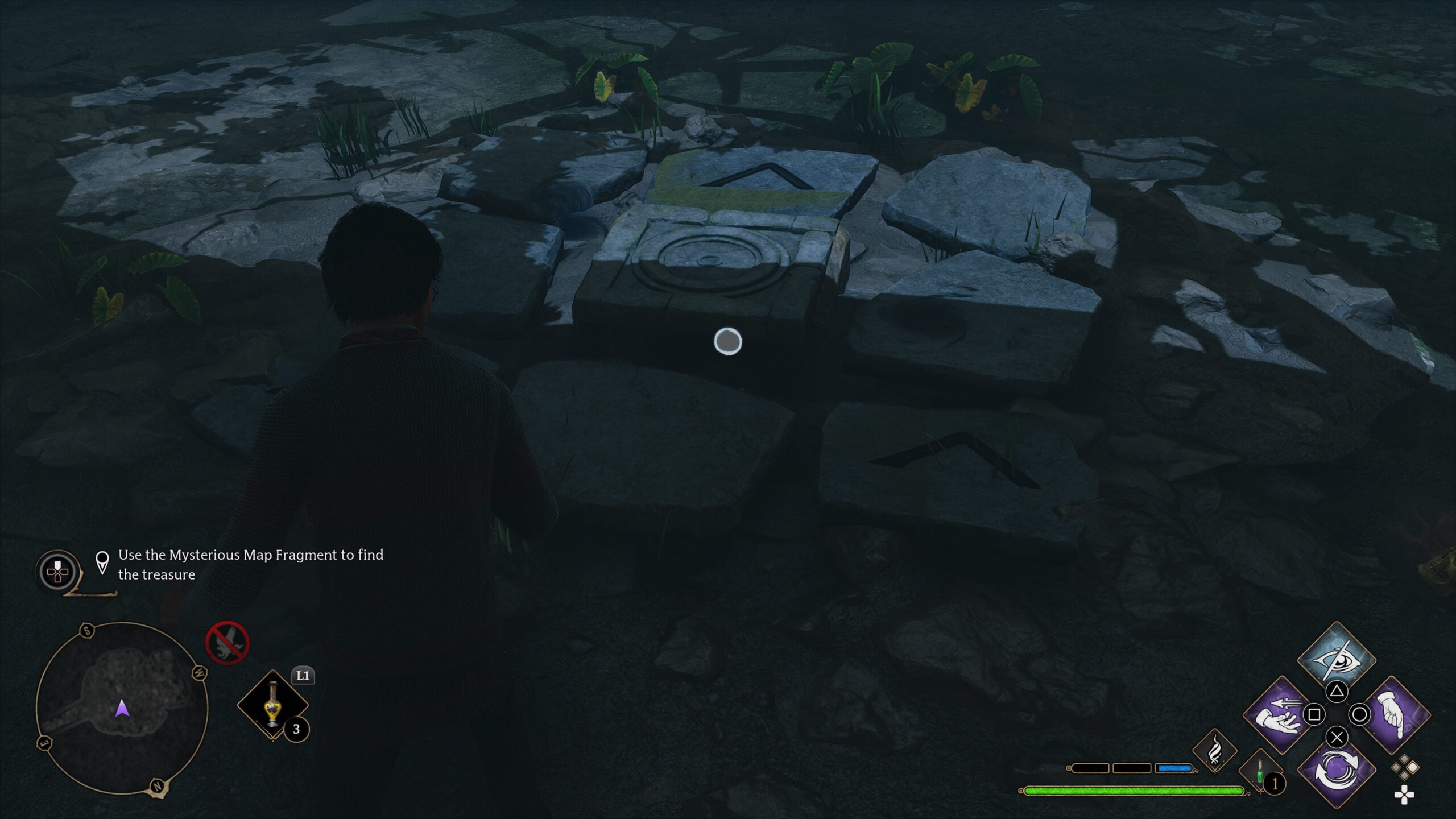Activate the downward pointing hand spell
The width and height of the screenshot is (1456, 819).
pos(1394,714)
